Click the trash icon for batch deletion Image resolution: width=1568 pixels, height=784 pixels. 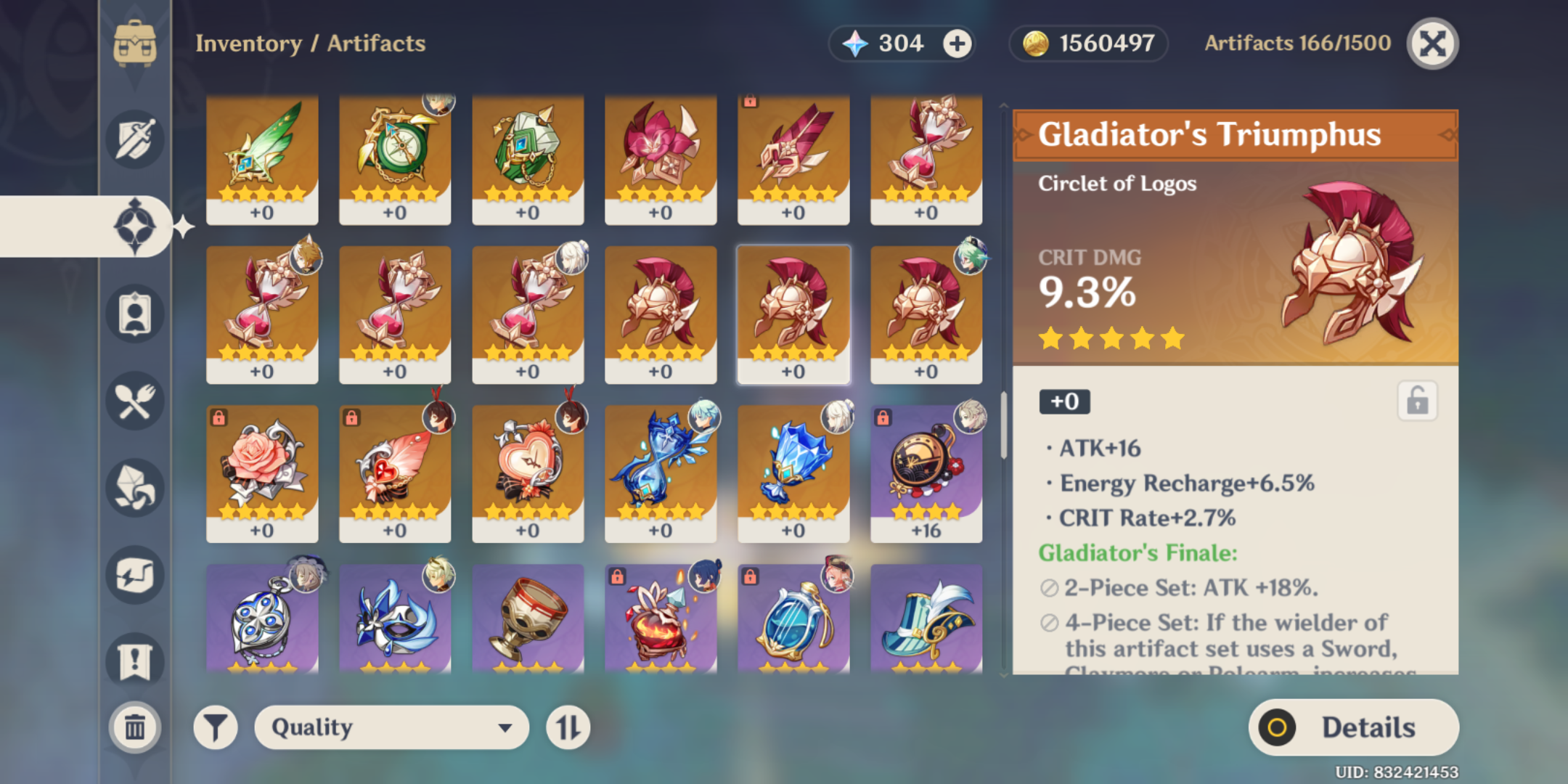134,726
